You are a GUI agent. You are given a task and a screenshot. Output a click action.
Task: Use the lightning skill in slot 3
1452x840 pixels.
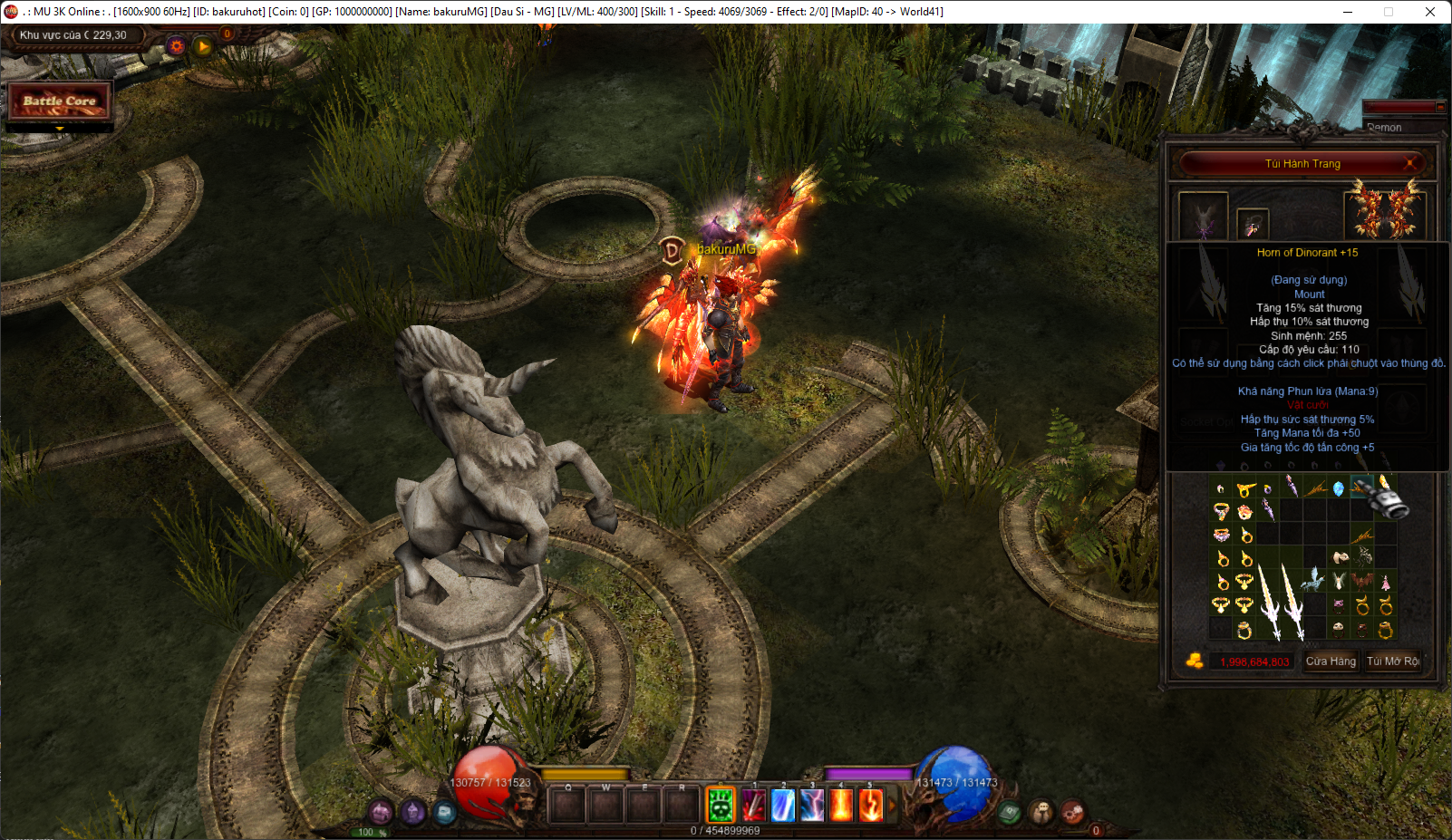812,805
